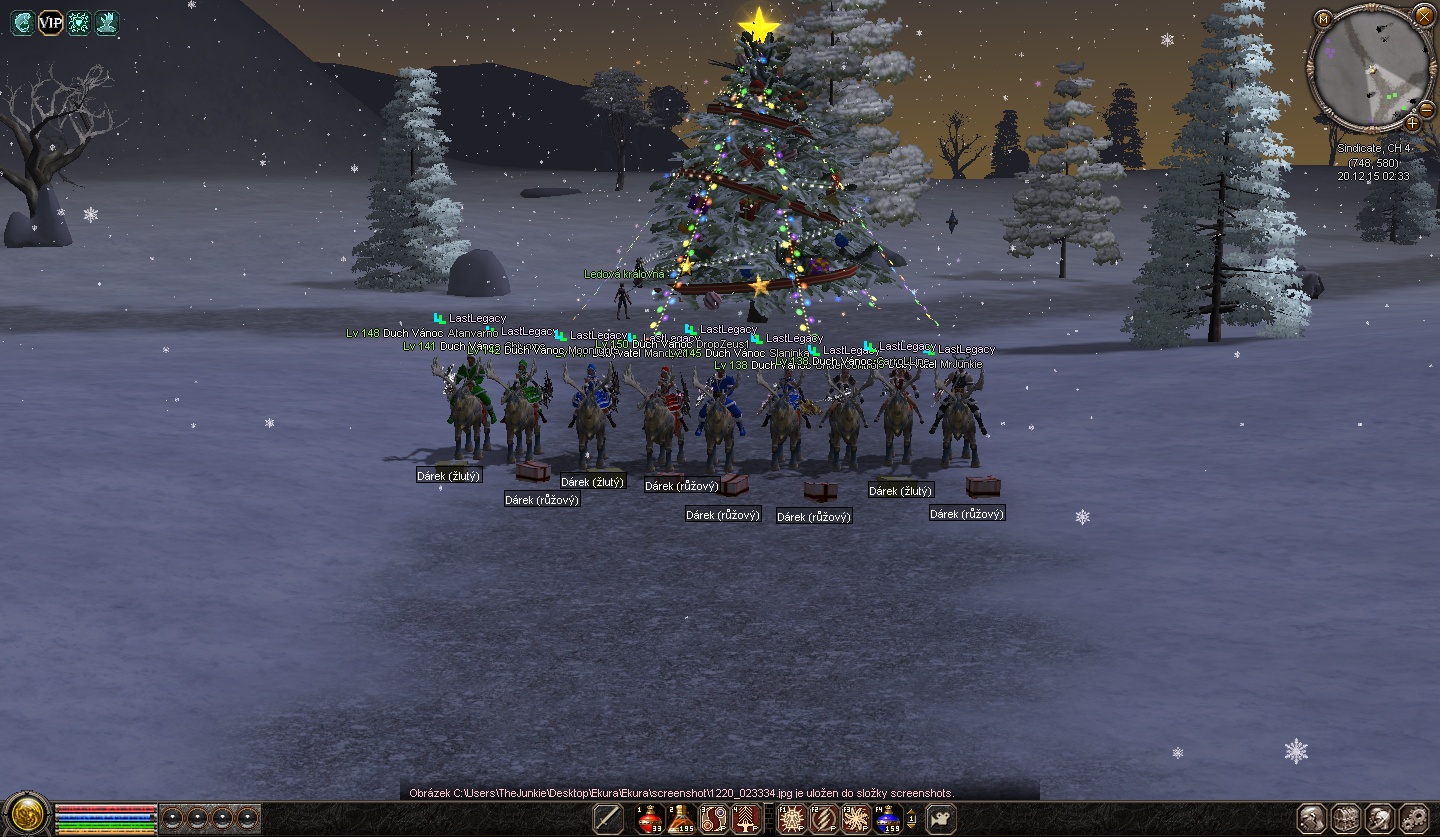Image resolution: width=1440 pixels, height=837 pixels.
Task: Switch the quickslot page with the number stepper
Action: tap(911, 819)
